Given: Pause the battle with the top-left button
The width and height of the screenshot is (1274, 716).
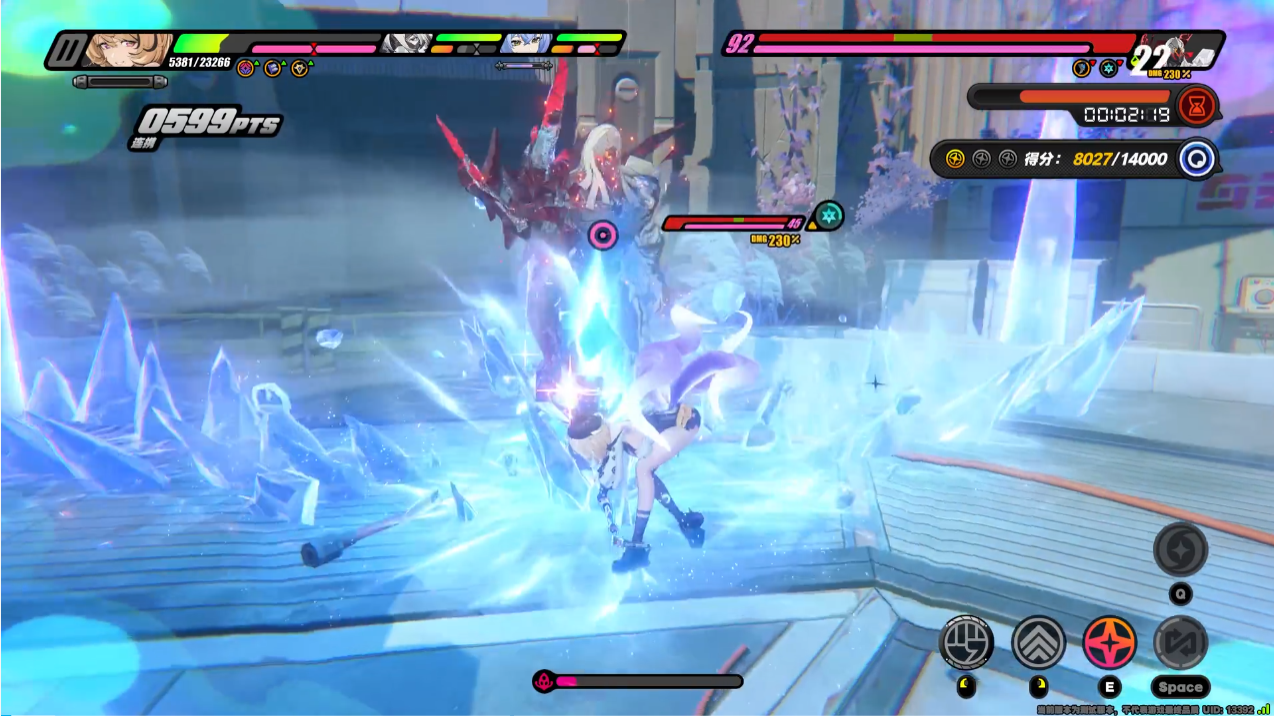Looking at the screenshot, I should pyautogui.click(x=65, y=50).
